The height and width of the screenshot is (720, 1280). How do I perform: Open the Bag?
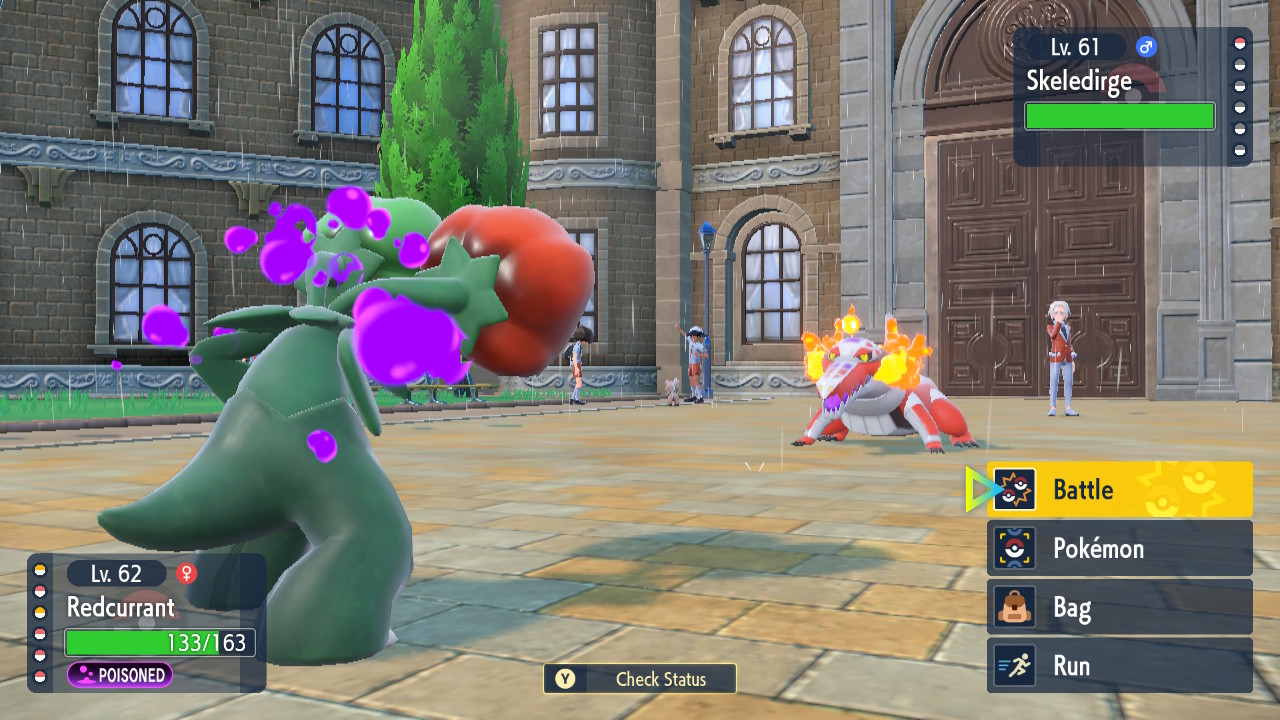1119,607
